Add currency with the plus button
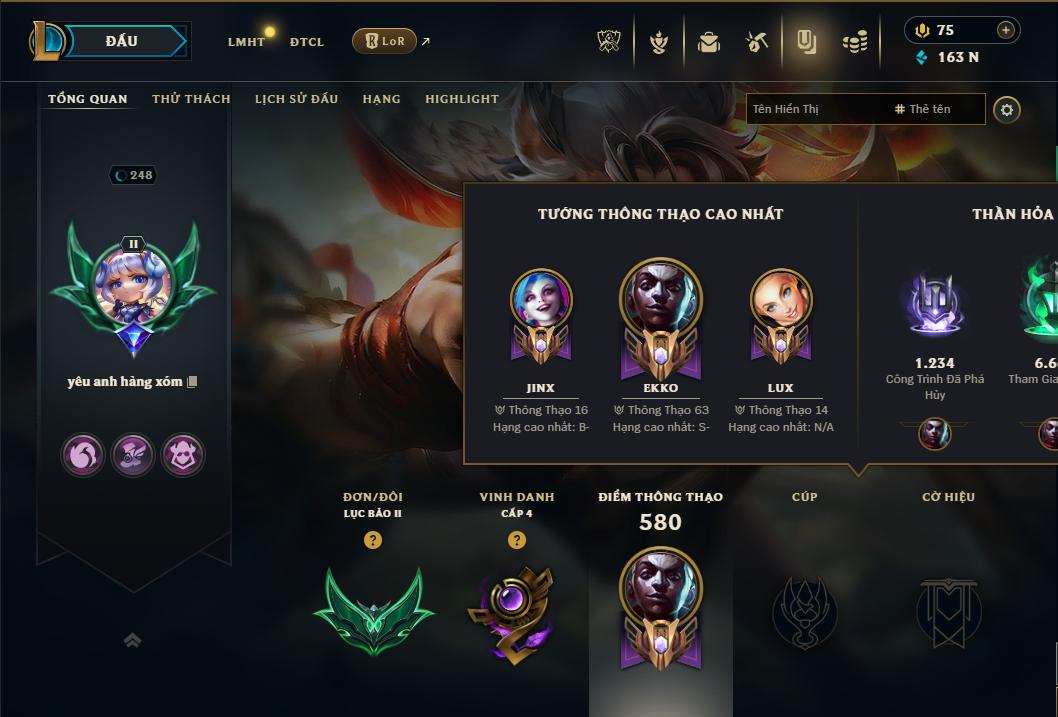The image size is (1058, 717). pyautogui.click(x=1005, y=30)
